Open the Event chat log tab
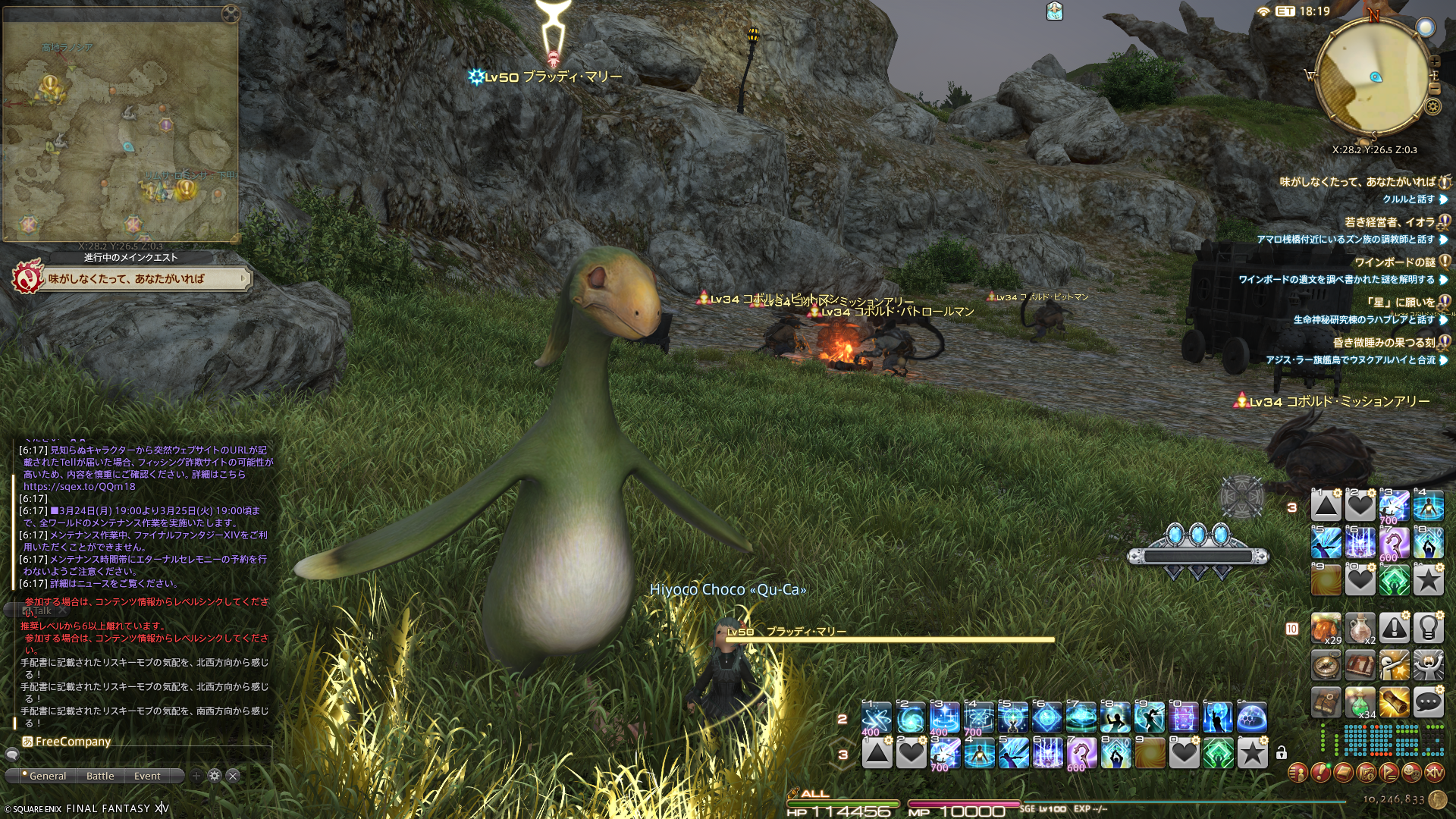This screenshot has width=1456, height=819. (147, 776)
